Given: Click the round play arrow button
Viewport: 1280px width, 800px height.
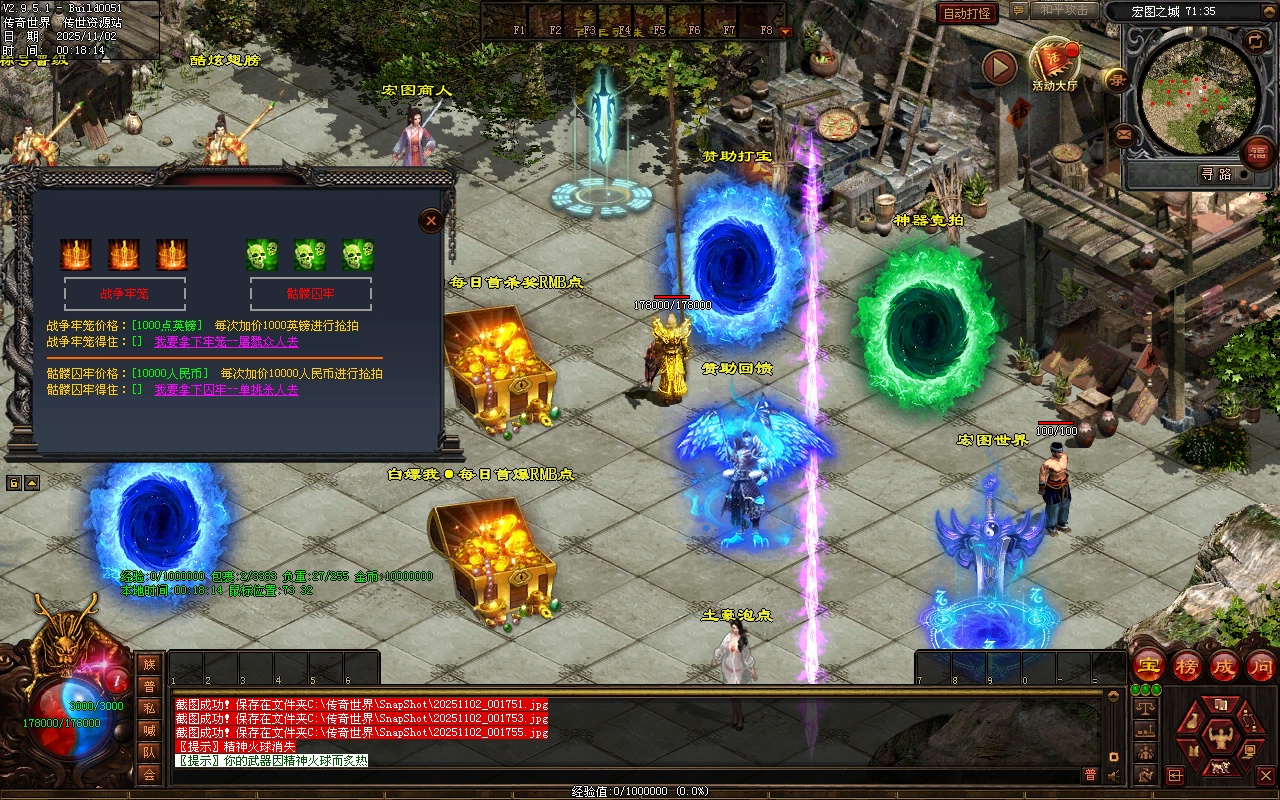Looking at the screenshot, I should [999, 68].
